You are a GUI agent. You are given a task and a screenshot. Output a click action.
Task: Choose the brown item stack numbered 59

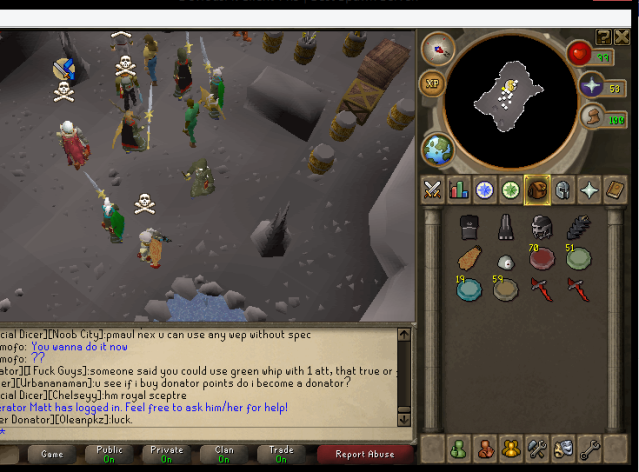tap(506, 290)
